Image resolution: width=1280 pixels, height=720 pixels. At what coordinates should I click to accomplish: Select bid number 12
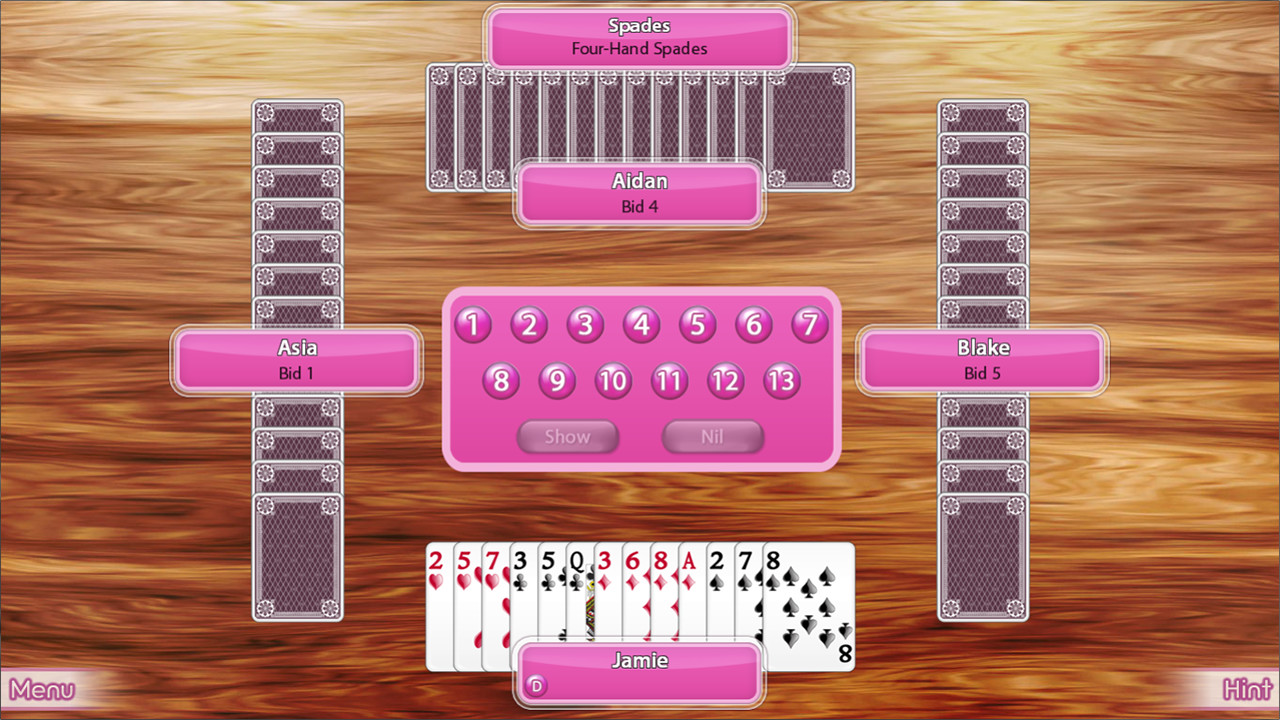(726, 381)
